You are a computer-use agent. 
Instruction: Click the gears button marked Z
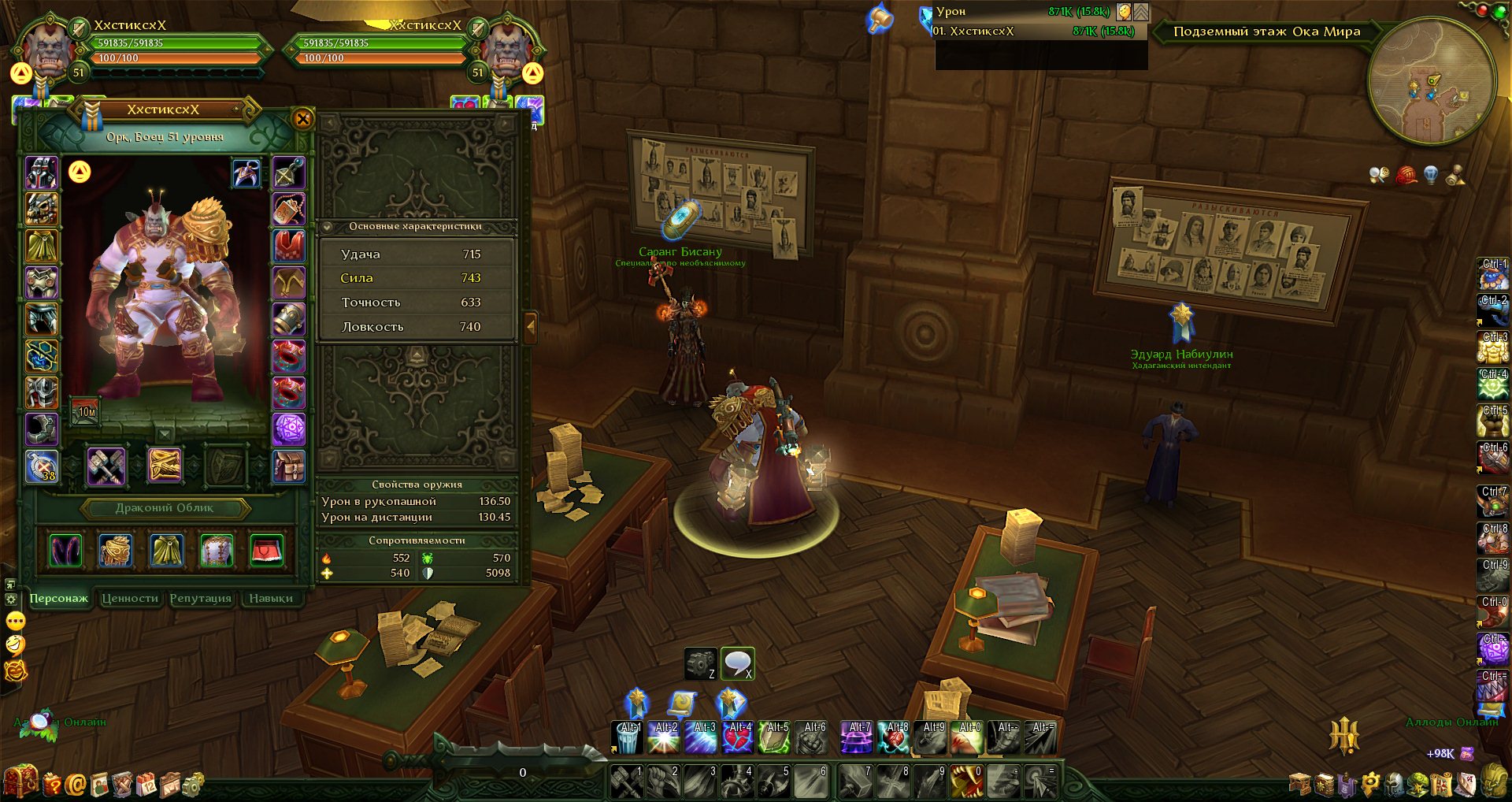point(699,664)
